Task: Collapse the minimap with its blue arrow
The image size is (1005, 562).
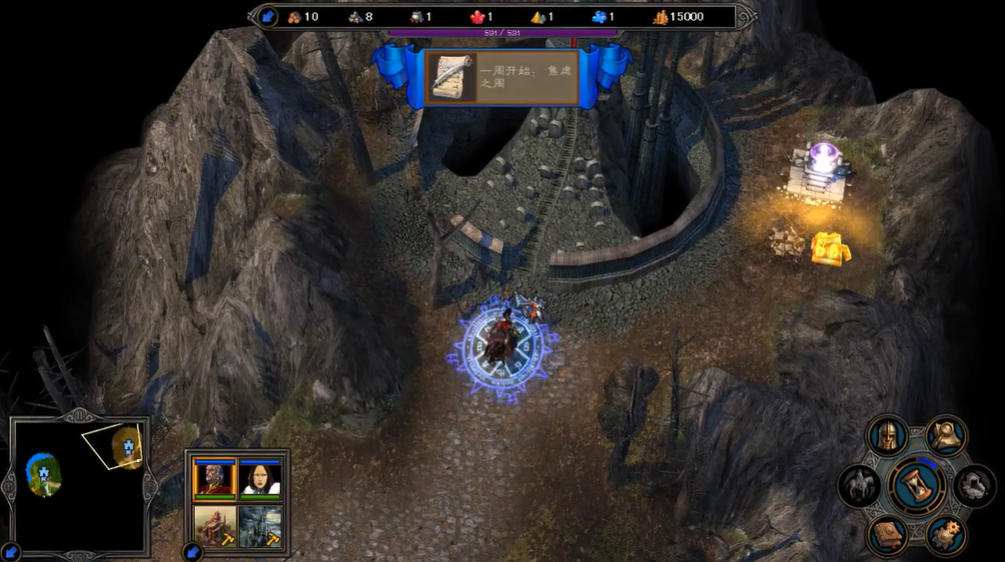Action: pyautogui.click(x=10, y=551)
